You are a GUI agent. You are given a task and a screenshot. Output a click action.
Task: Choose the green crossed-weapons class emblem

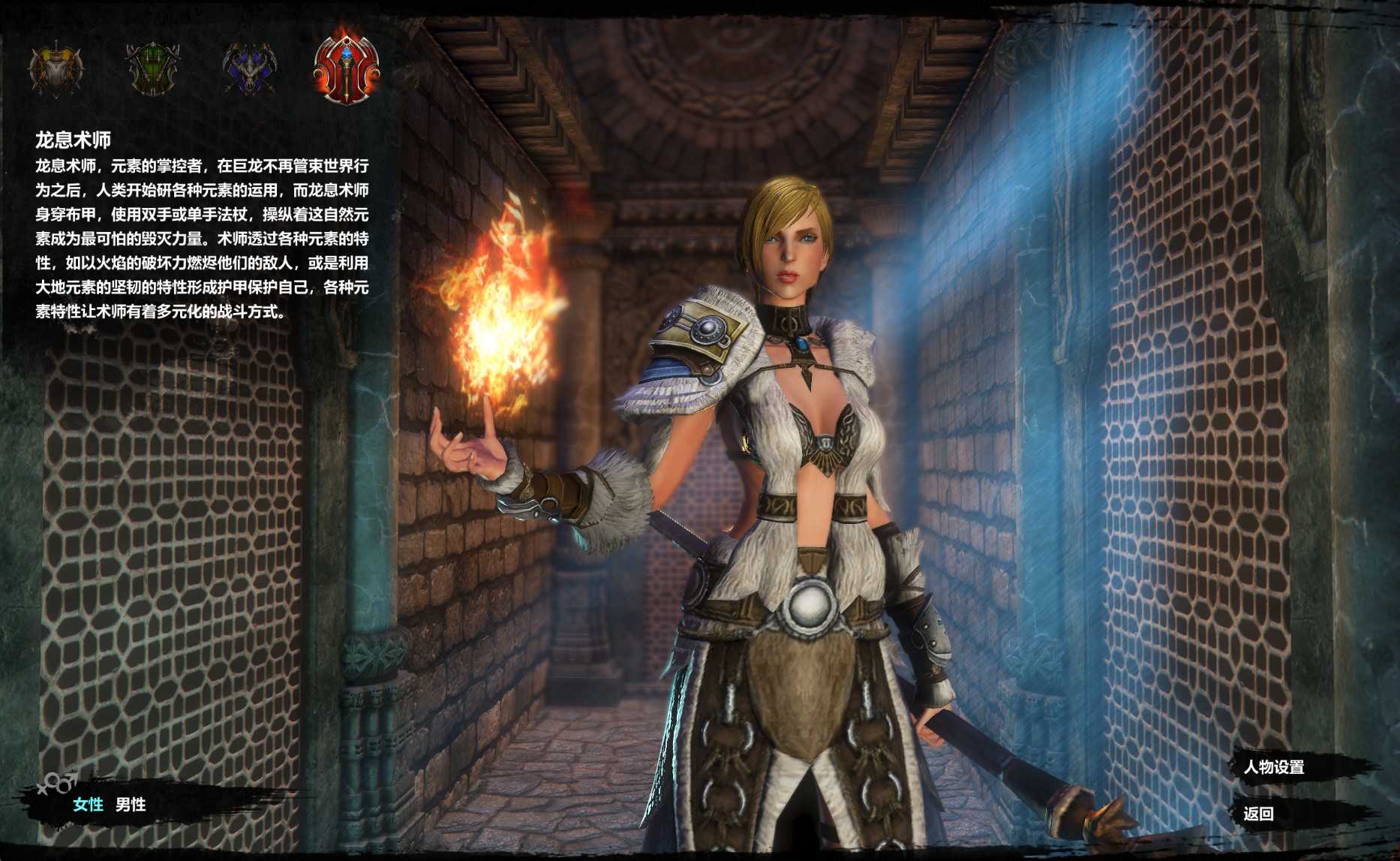152,69
